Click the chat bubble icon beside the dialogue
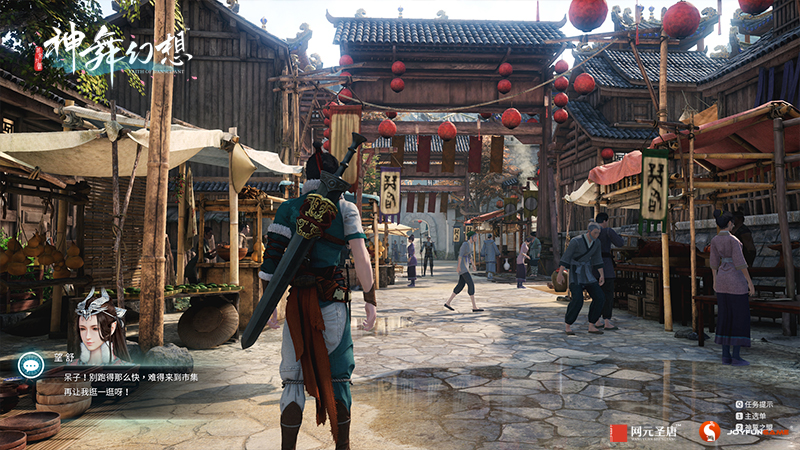The image size is (800, 450). point(31,364)
